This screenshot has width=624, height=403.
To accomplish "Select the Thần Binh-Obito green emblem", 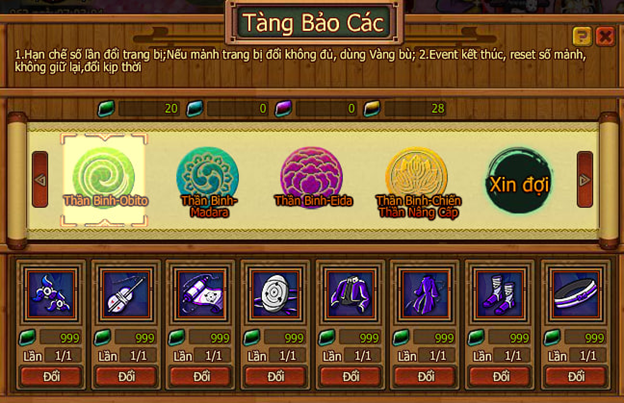I will [x=105, y=178].
